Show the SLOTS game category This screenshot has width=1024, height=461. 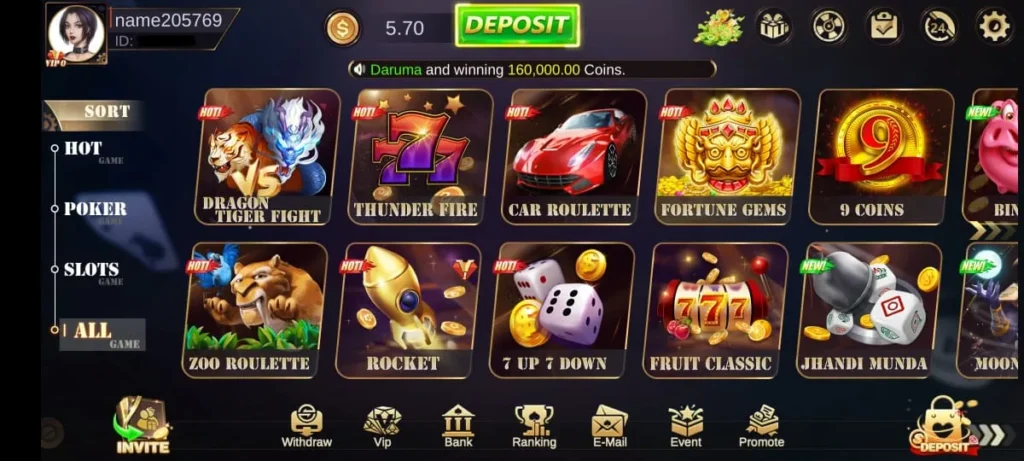click(91, 270)
